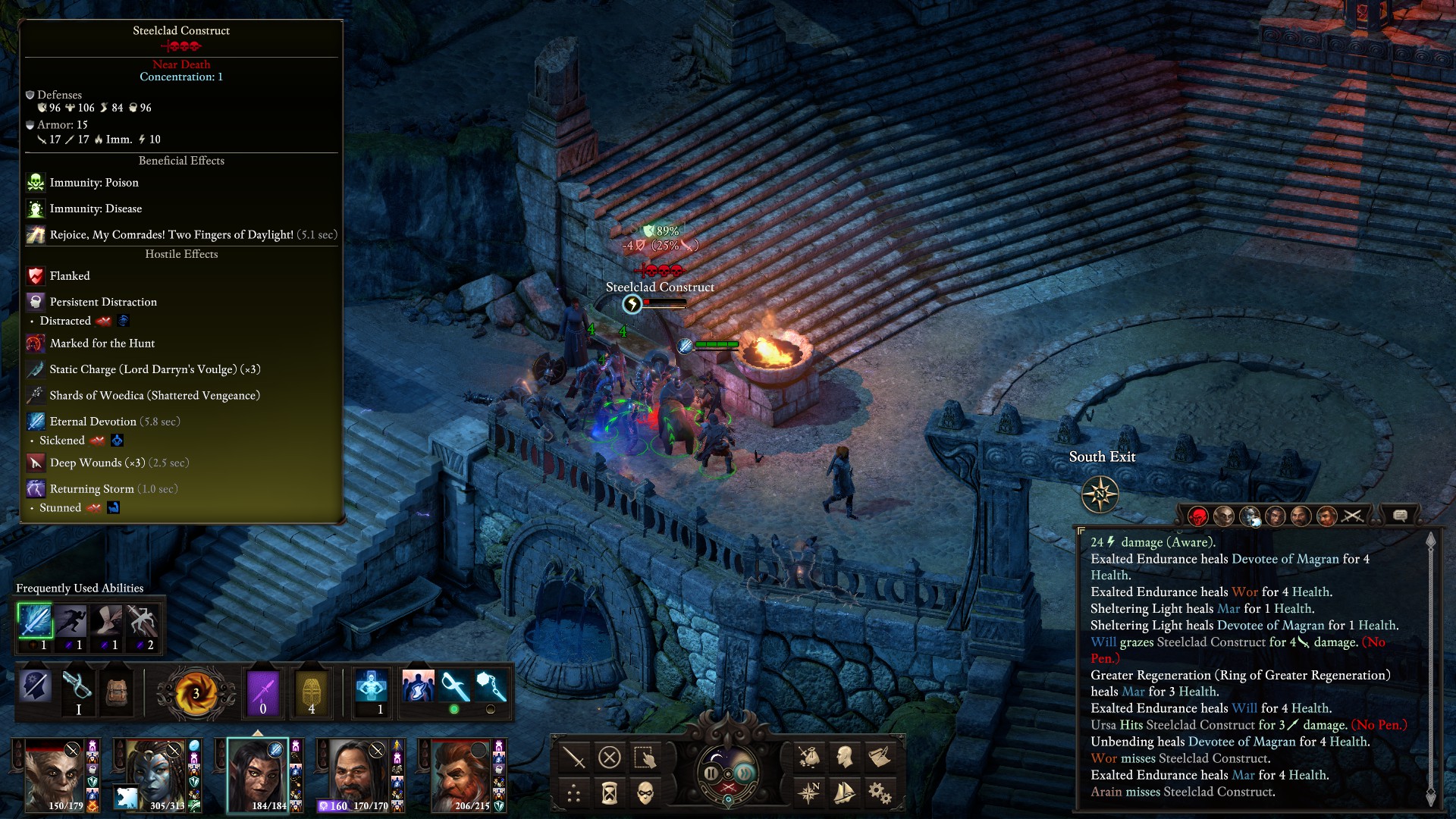The height and width of the screenshot is (819, 1456).
Task: Open the purple dagger ability group
Action: (263, 692)
